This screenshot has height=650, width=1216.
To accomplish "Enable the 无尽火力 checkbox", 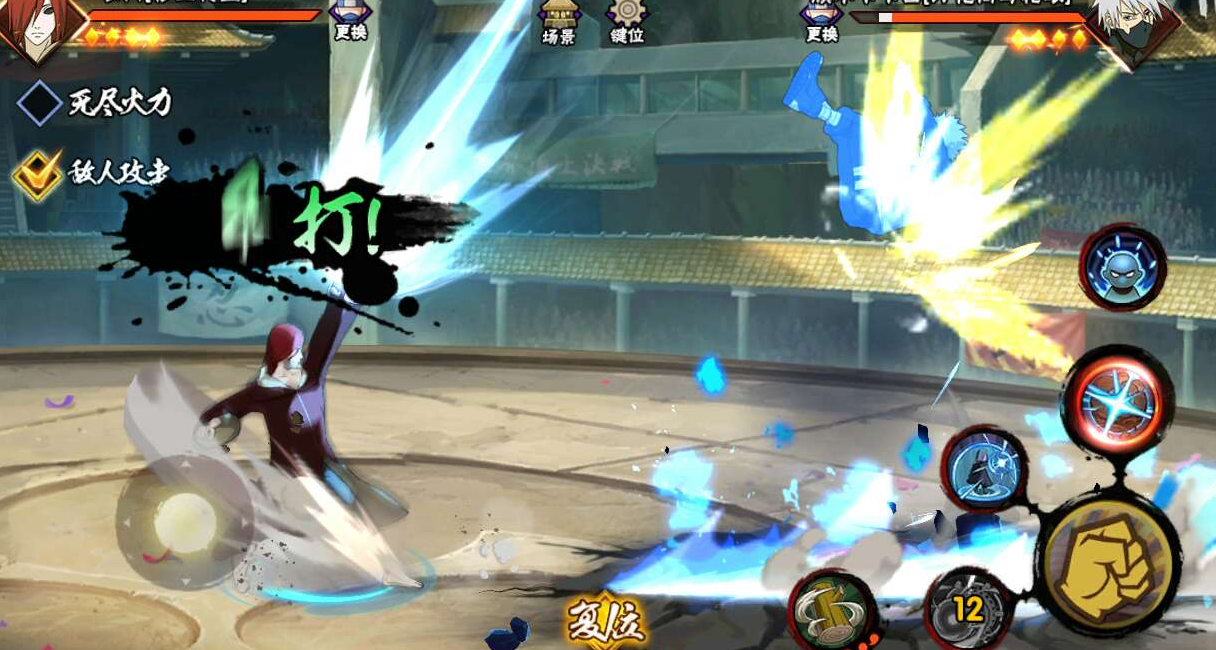I will (x=39, y=103).
